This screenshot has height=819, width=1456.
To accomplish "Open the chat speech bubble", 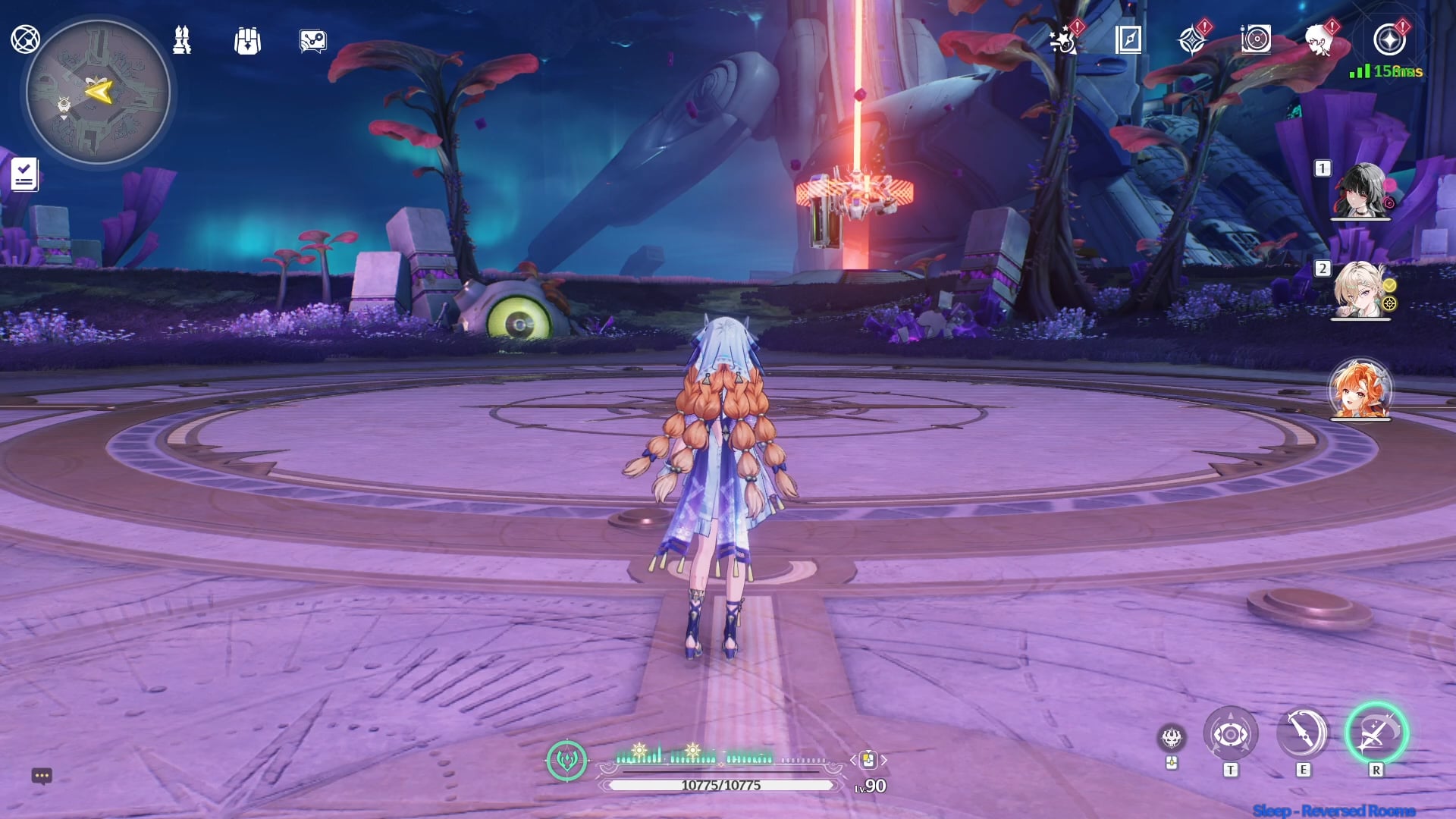I will (42, 776).
